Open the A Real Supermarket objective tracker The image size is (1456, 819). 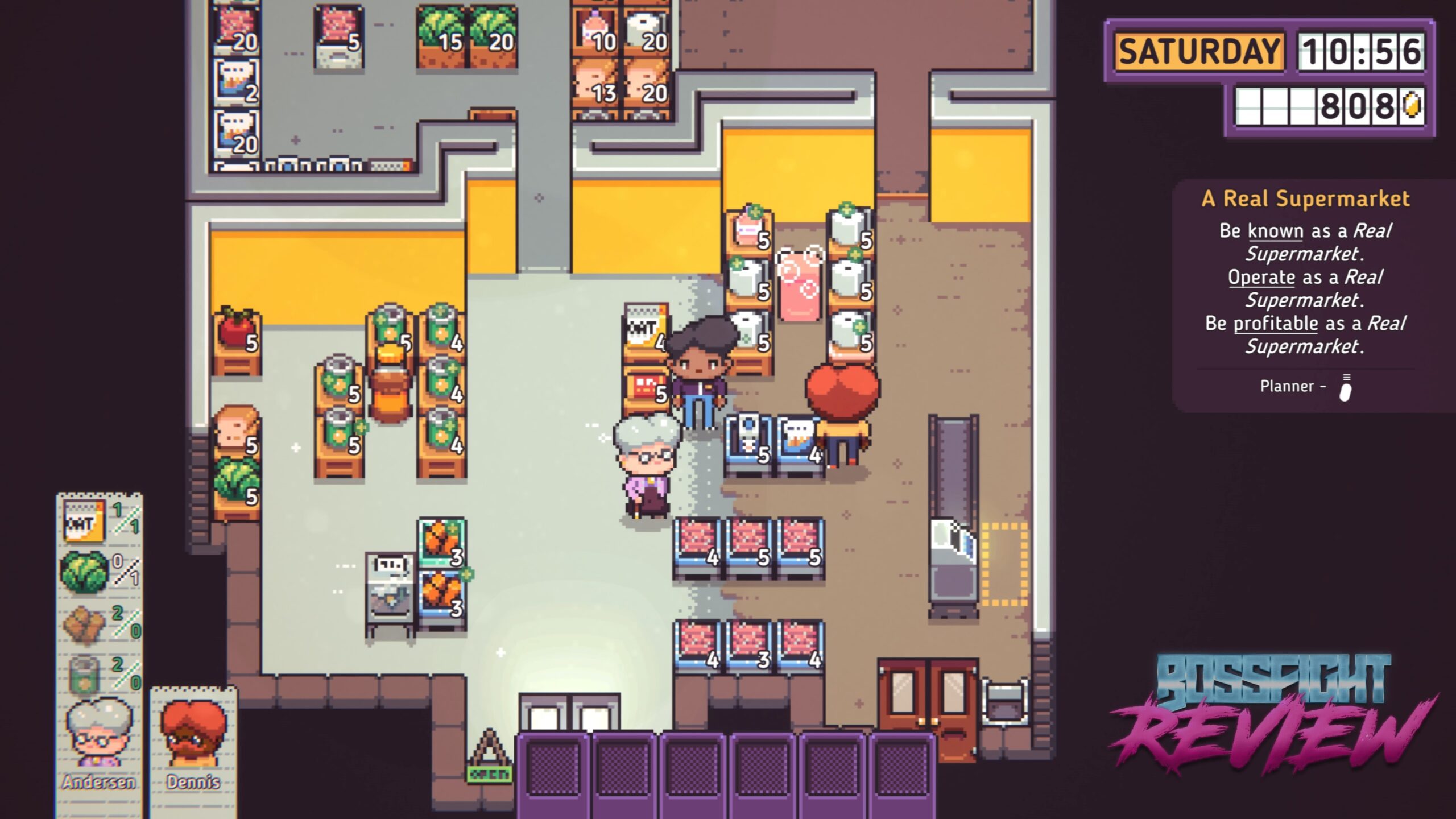[1305, 199]
